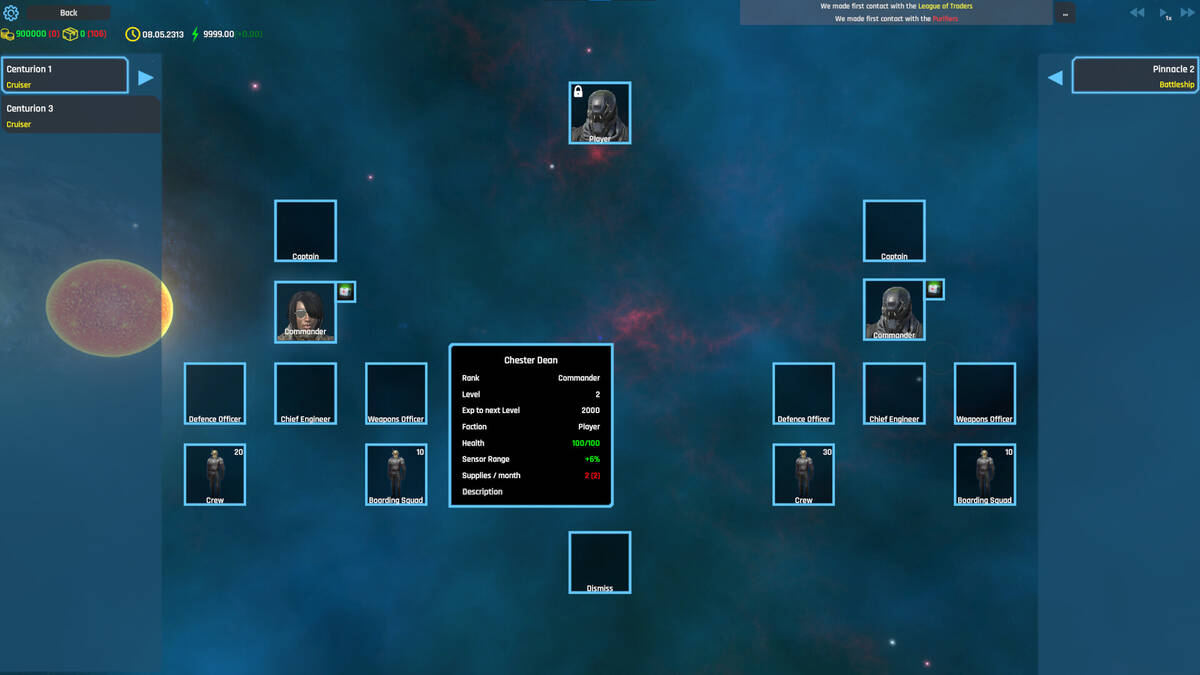The width and height of the screenshot is (1200, 675).
Task: Open settings with the gear icon
Action: point(12,13)
